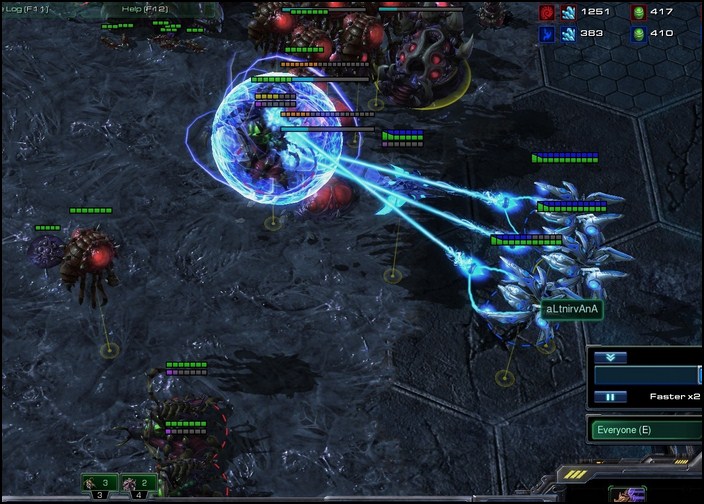Pause the replay playback
The height and width of the screenshot is (504, 704).
[x=610, y=397]
